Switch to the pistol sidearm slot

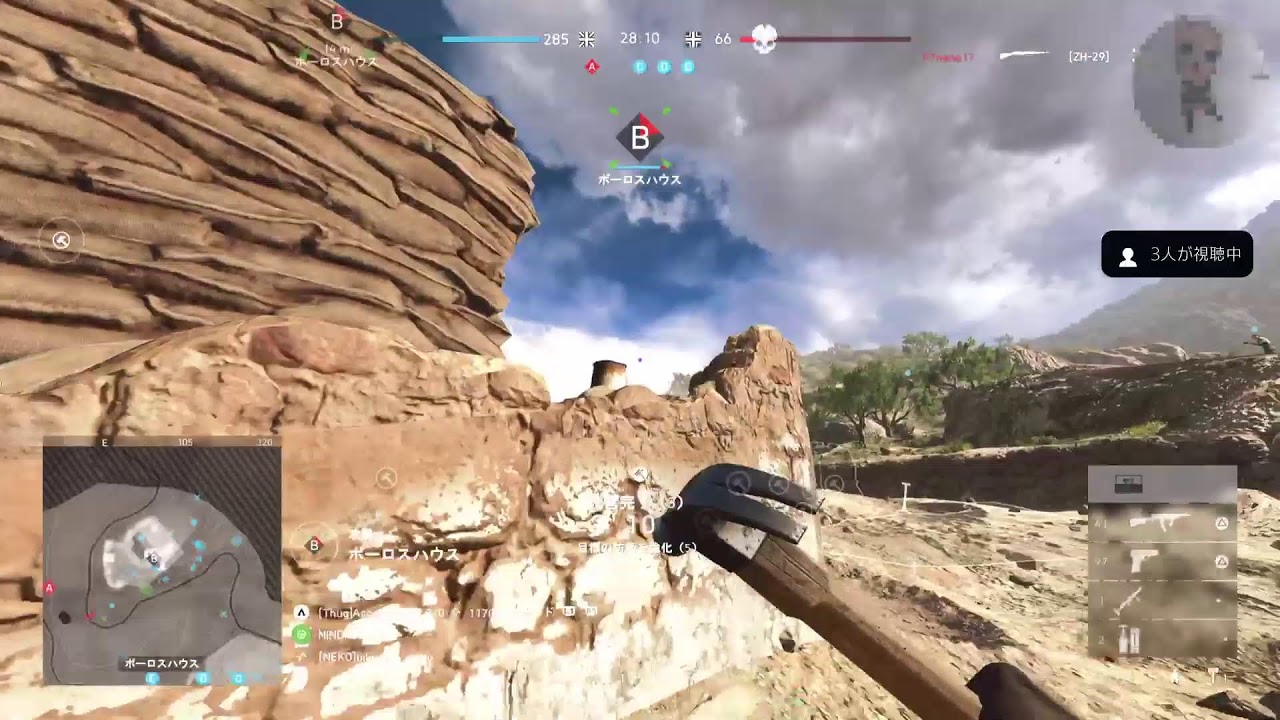[1160, 561]
